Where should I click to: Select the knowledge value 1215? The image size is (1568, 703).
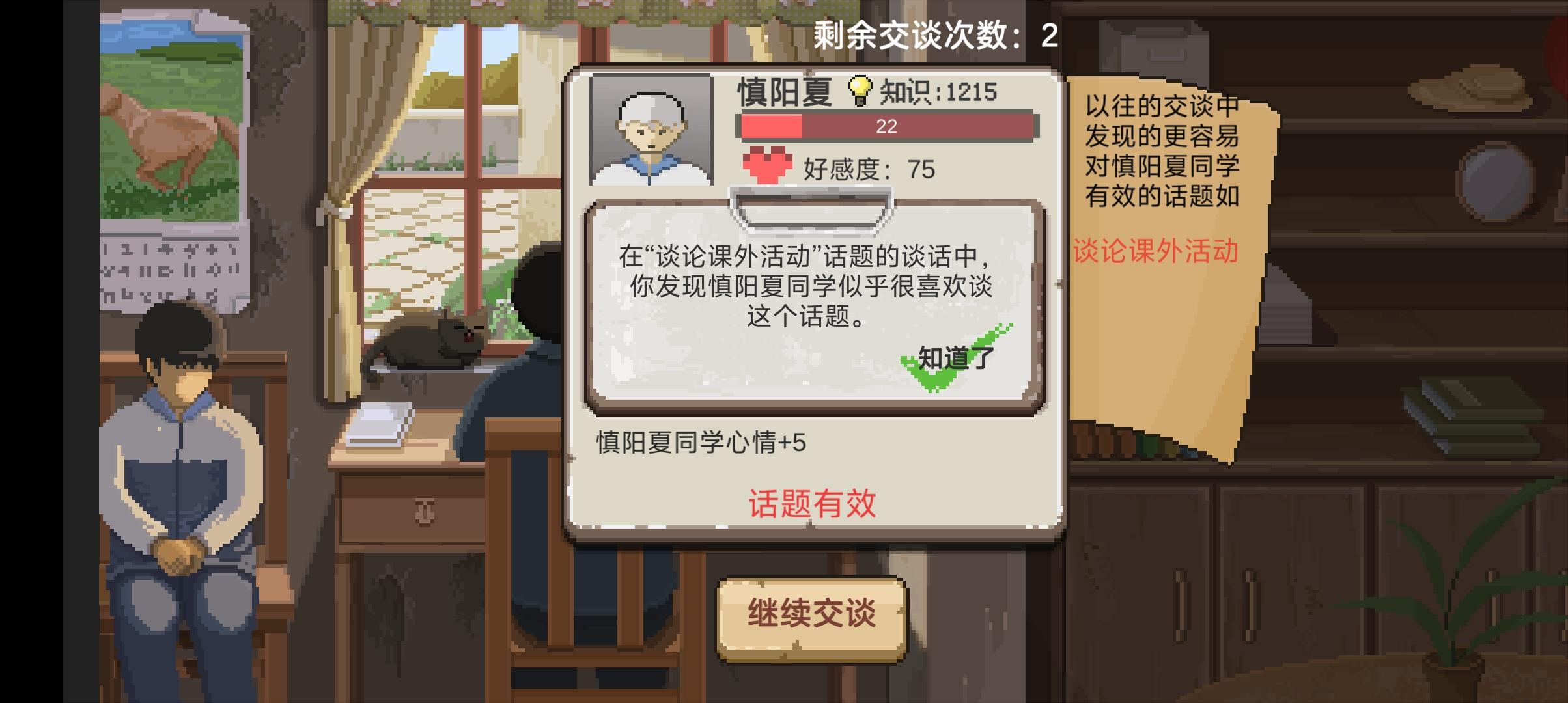click(969, 92)
